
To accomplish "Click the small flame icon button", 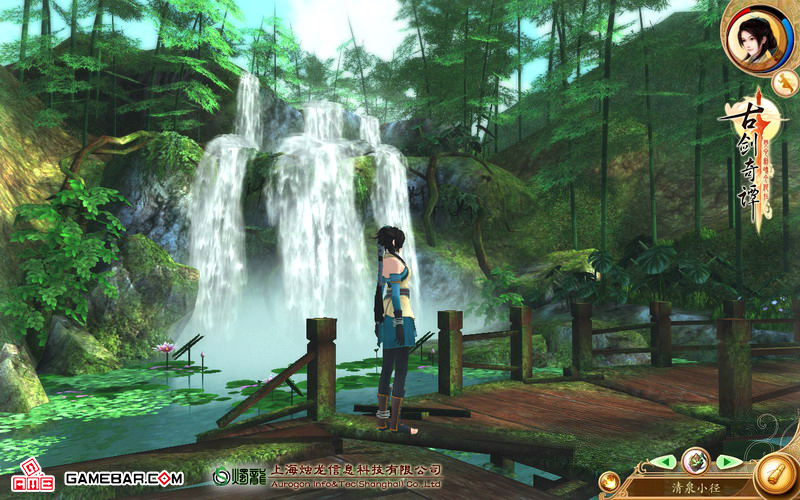I will pos(609,482).
